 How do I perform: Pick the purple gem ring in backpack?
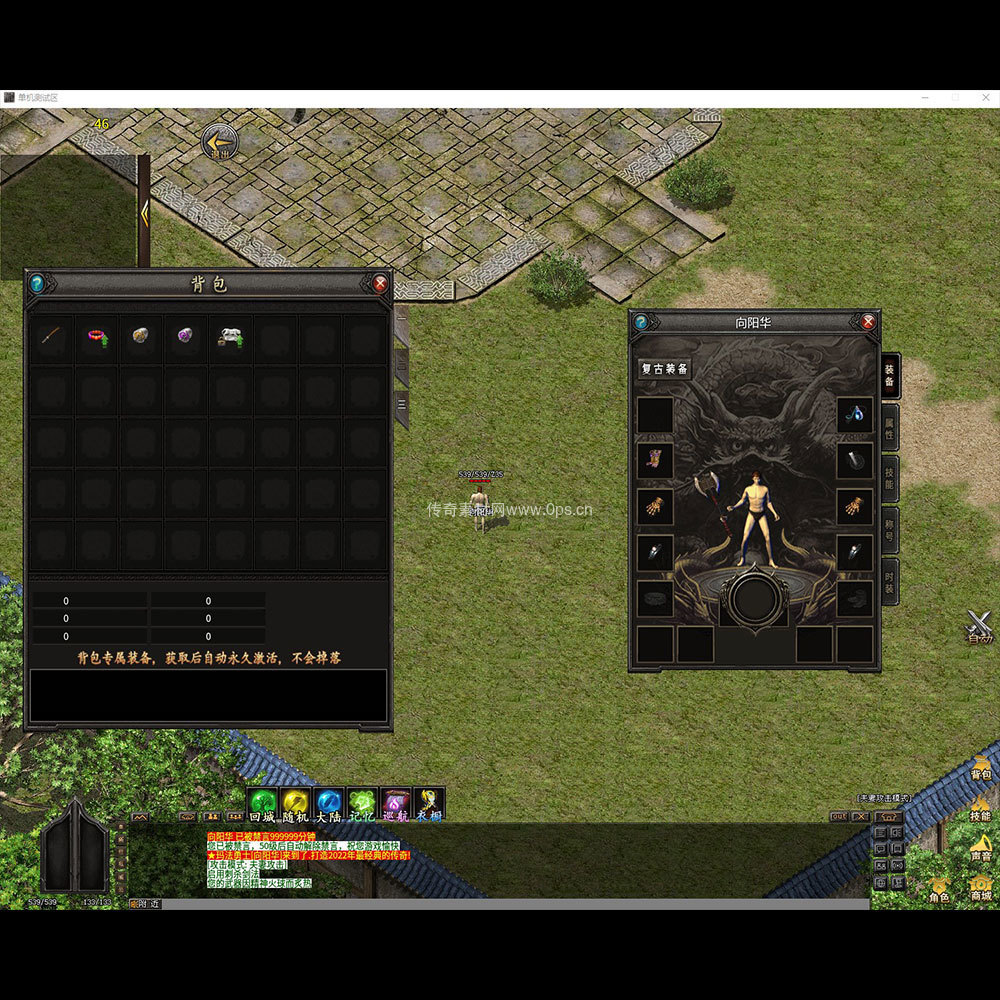pos(186,337)
